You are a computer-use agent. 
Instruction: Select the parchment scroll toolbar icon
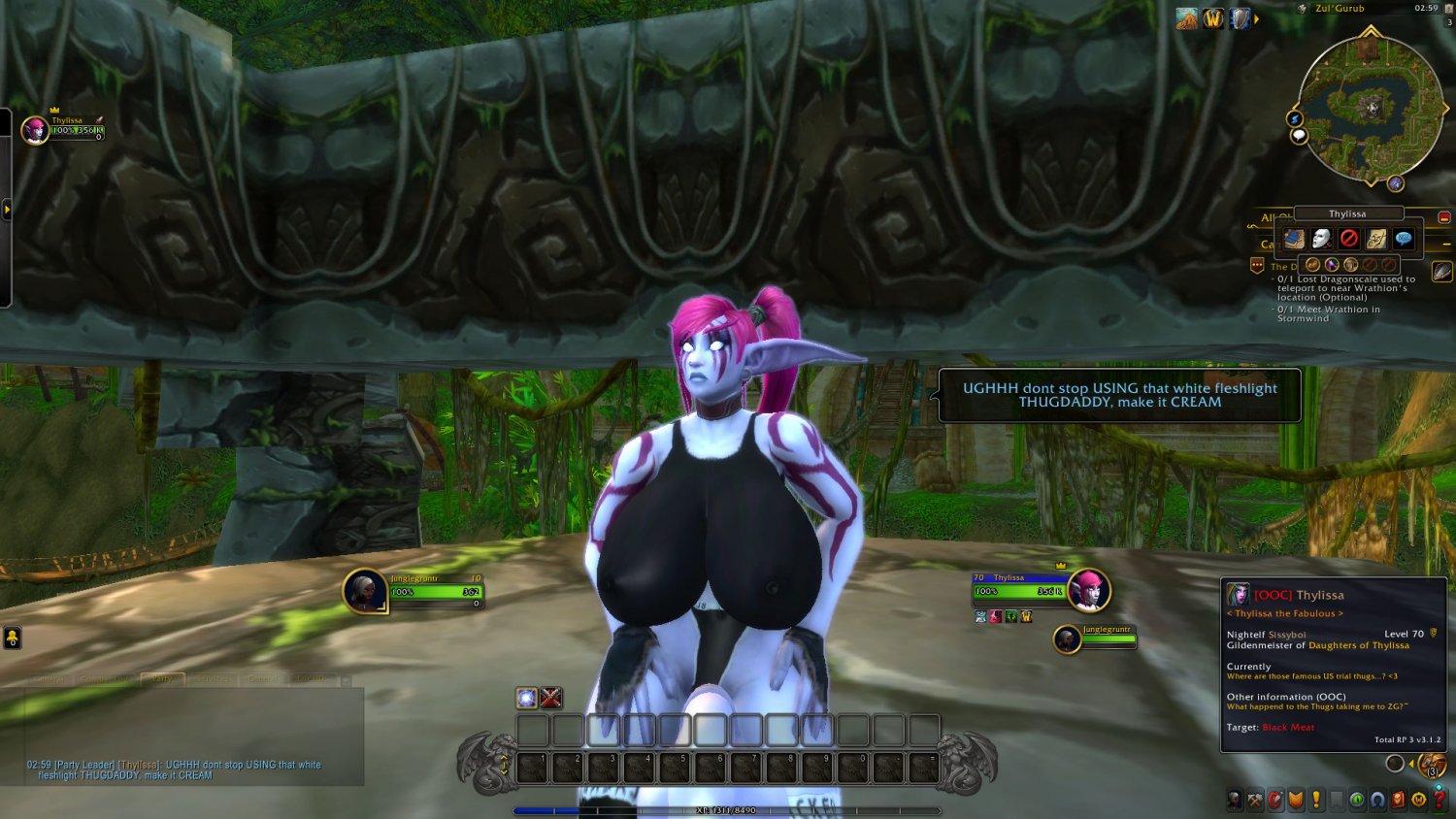[1376, 239]
